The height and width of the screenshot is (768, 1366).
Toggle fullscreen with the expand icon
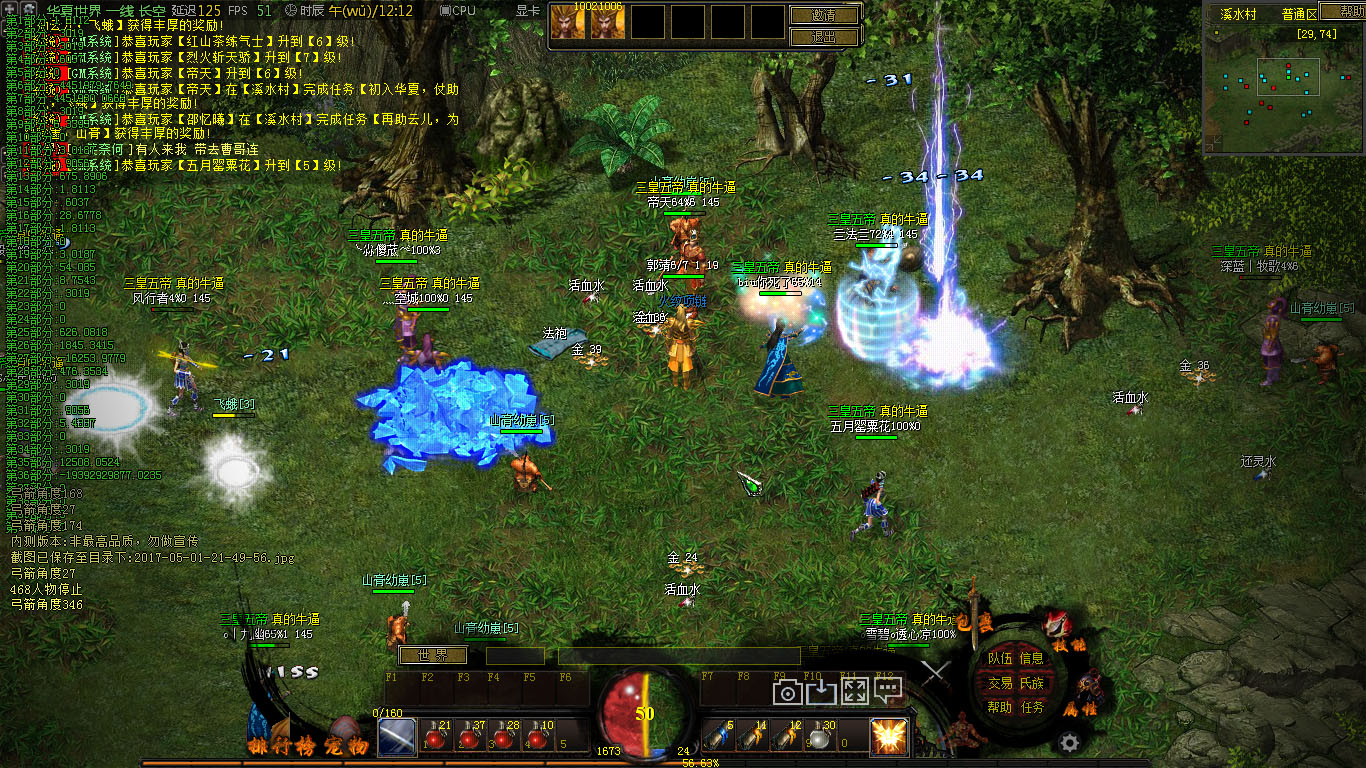pos(854,692)
